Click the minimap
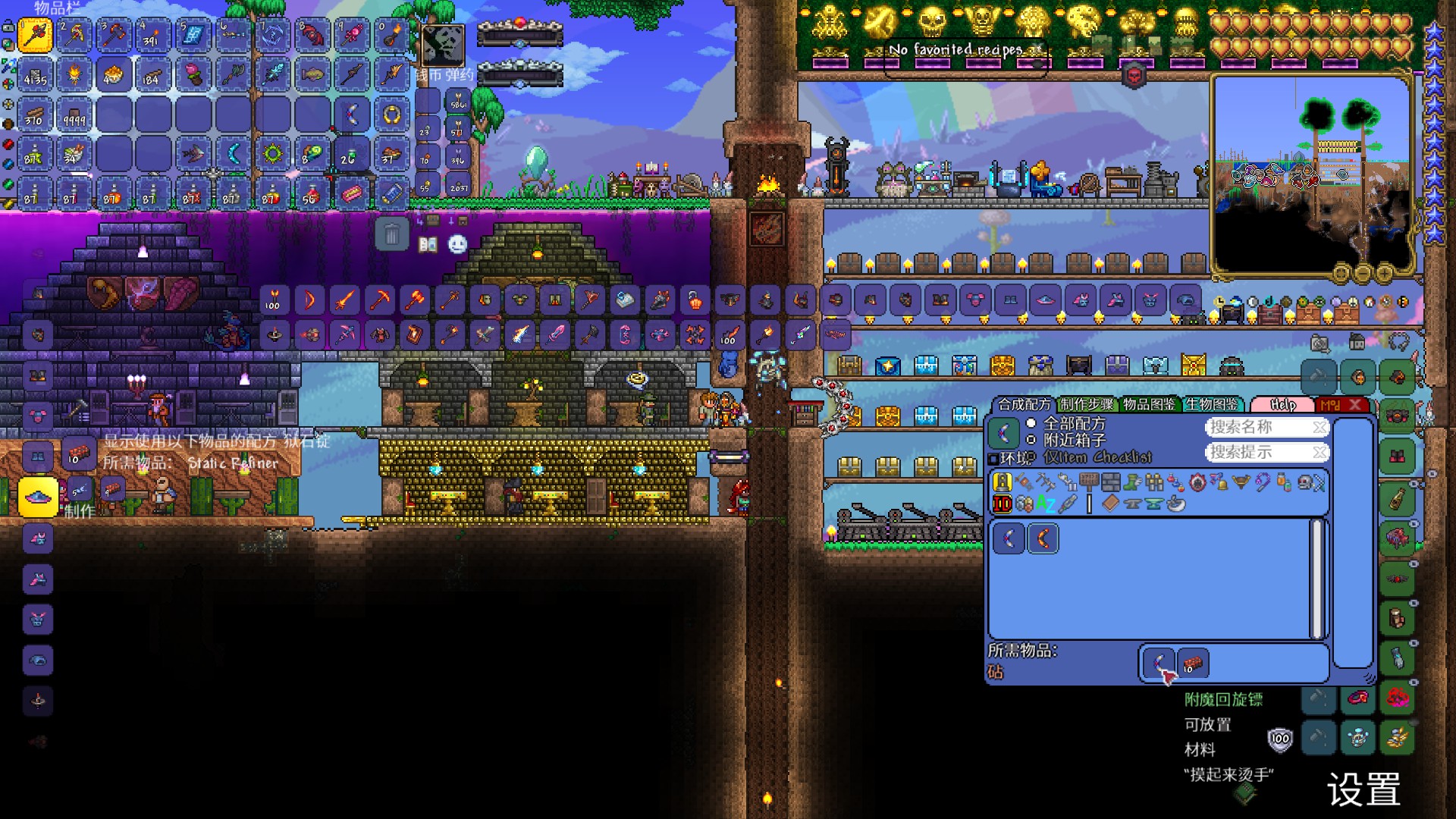 coord(1312,174)
